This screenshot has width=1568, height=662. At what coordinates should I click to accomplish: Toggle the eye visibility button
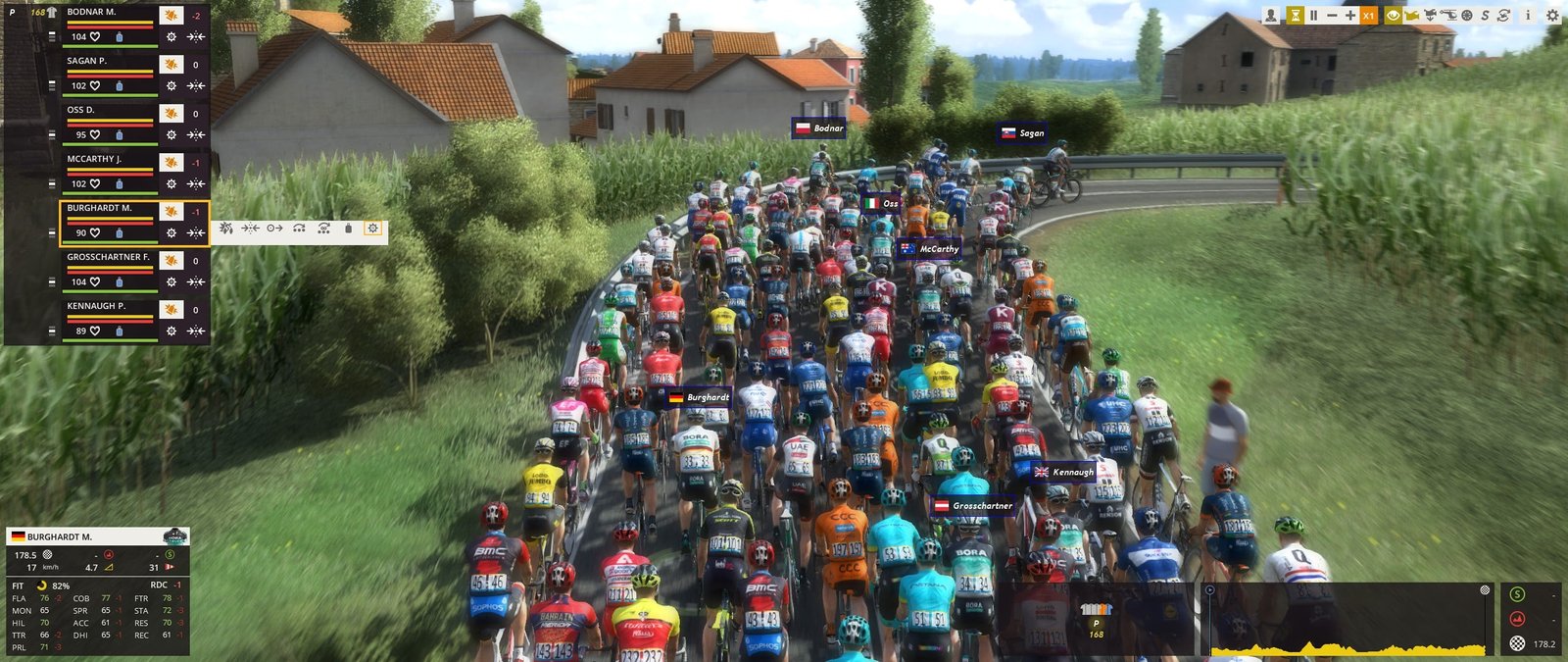pos(1392,16)
